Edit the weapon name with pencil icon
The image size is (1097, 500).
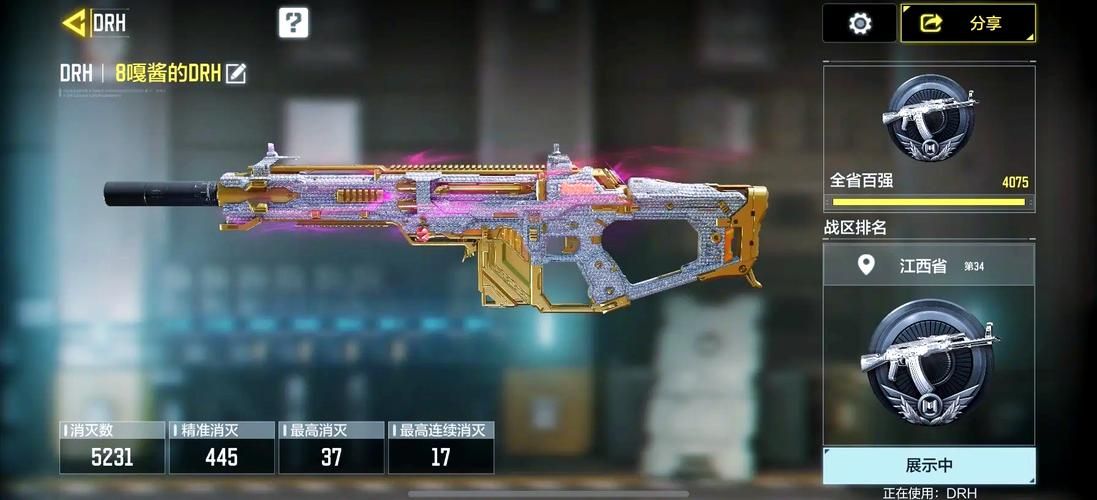(x=236, y=73)
